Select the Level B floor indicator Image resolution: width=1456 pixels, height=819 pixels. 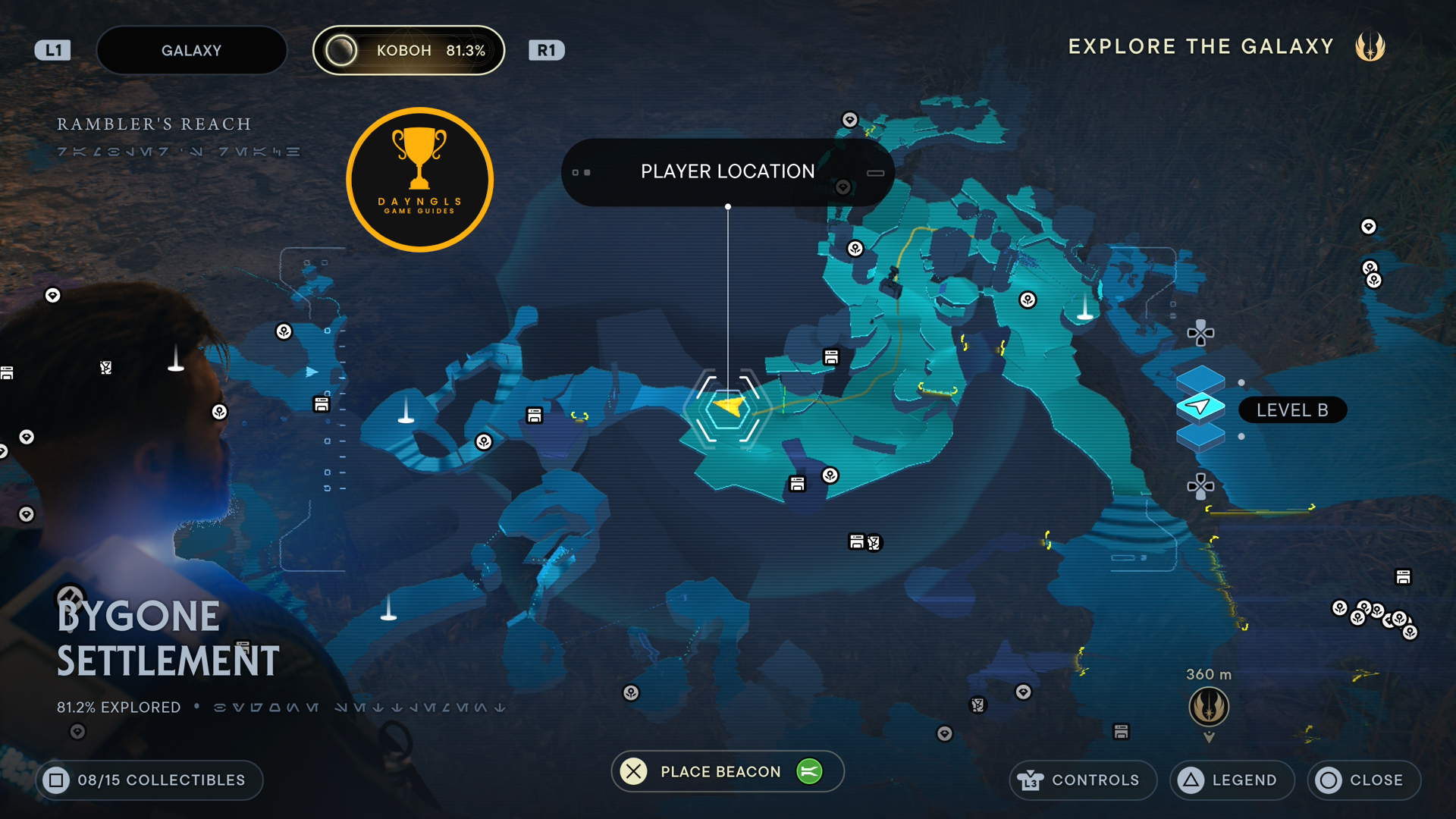coord(1291,410)
